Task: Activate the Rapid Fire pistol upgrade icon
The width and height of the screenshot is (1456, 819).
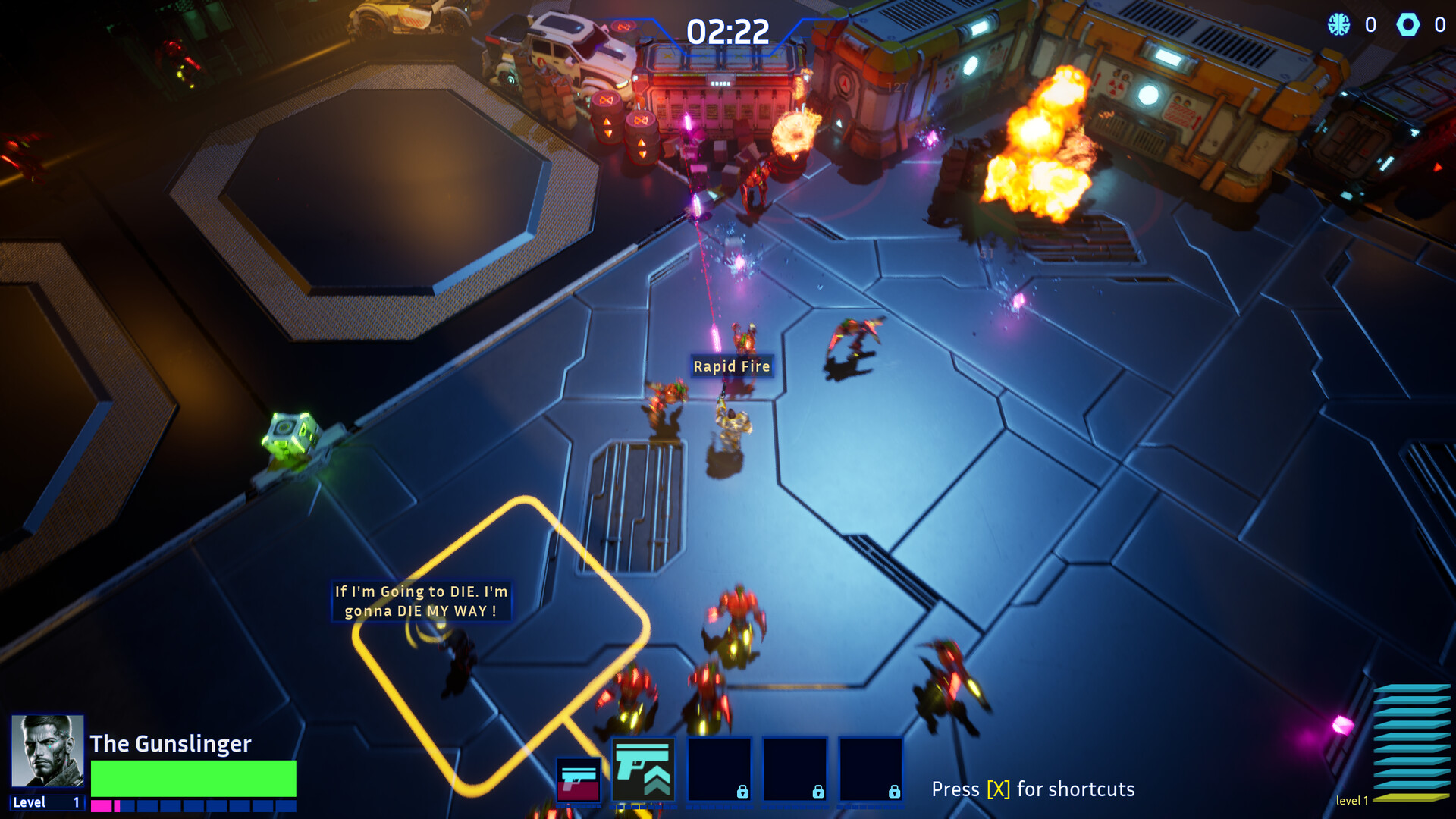Action: pos(644,769)
